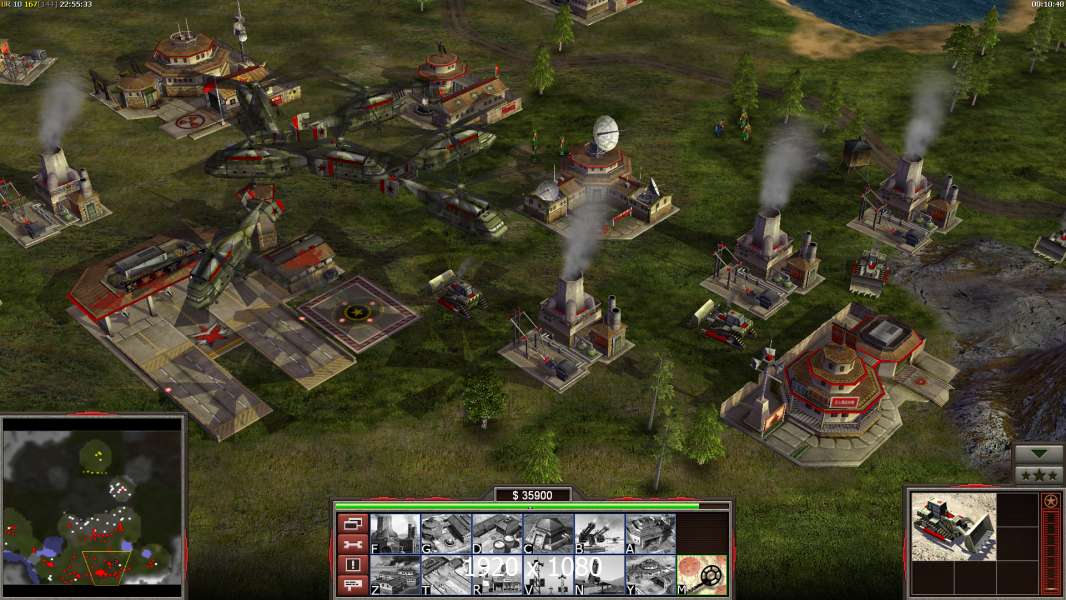The width and height of the screenshot is (1066, 600).
Task: Collapse the control bar with the down arrow
Action: 1038,454
